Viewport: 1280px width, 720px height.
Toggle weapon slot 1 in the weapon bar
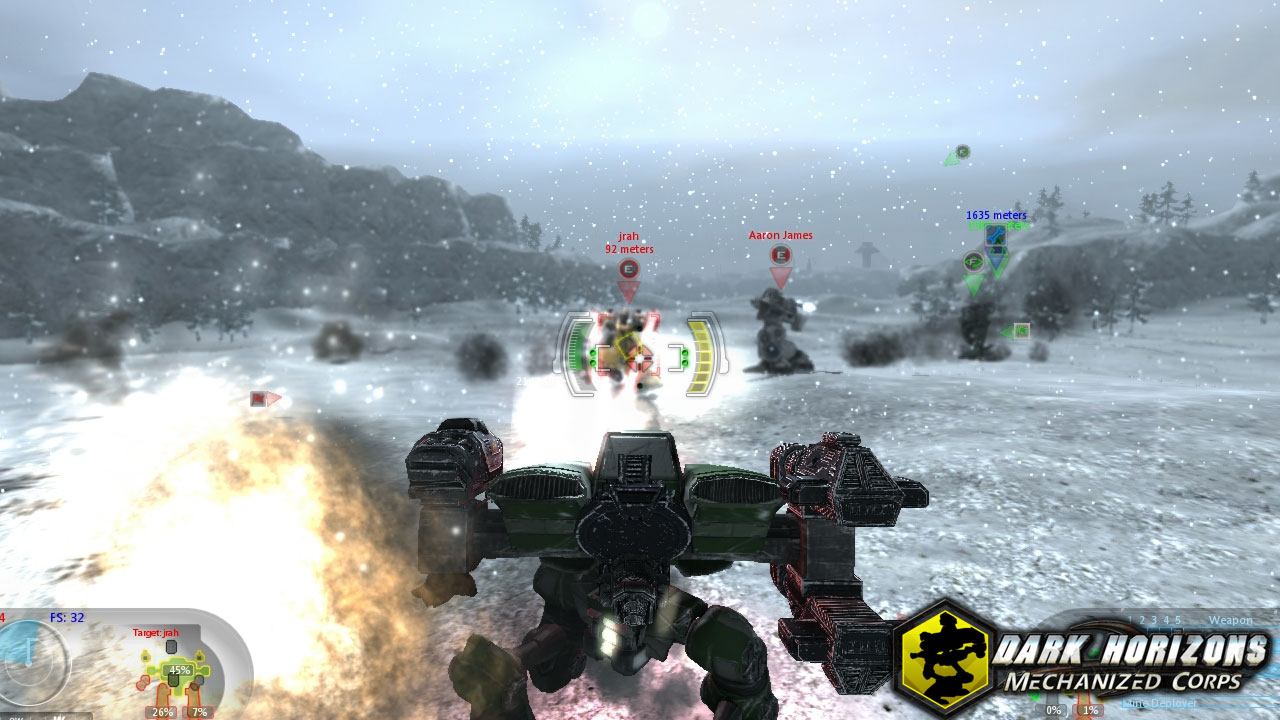pos(1129,622)
